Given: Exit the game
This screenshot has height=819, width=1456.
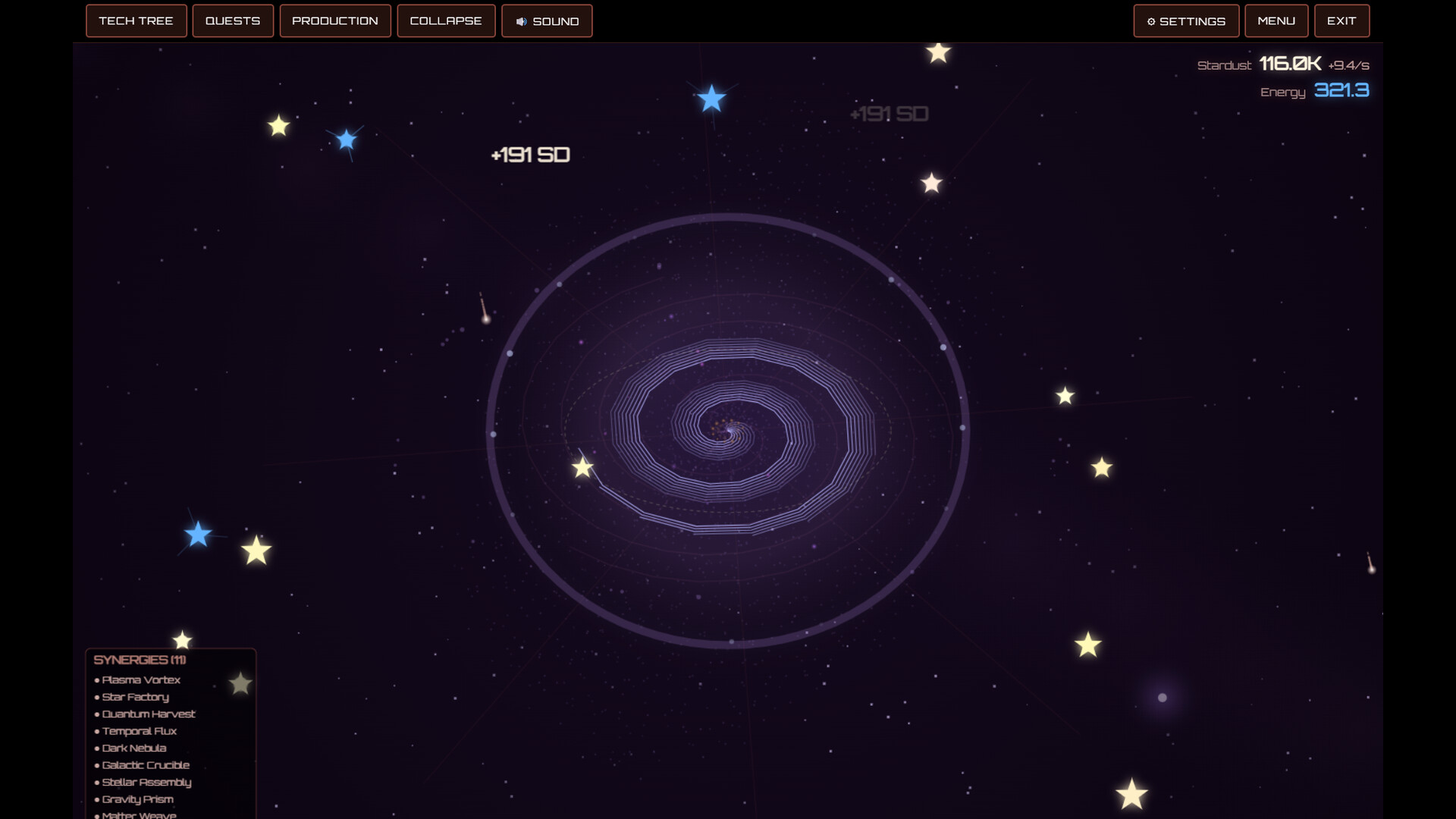Looking at the screenshot, I should tap(1341, 20).
